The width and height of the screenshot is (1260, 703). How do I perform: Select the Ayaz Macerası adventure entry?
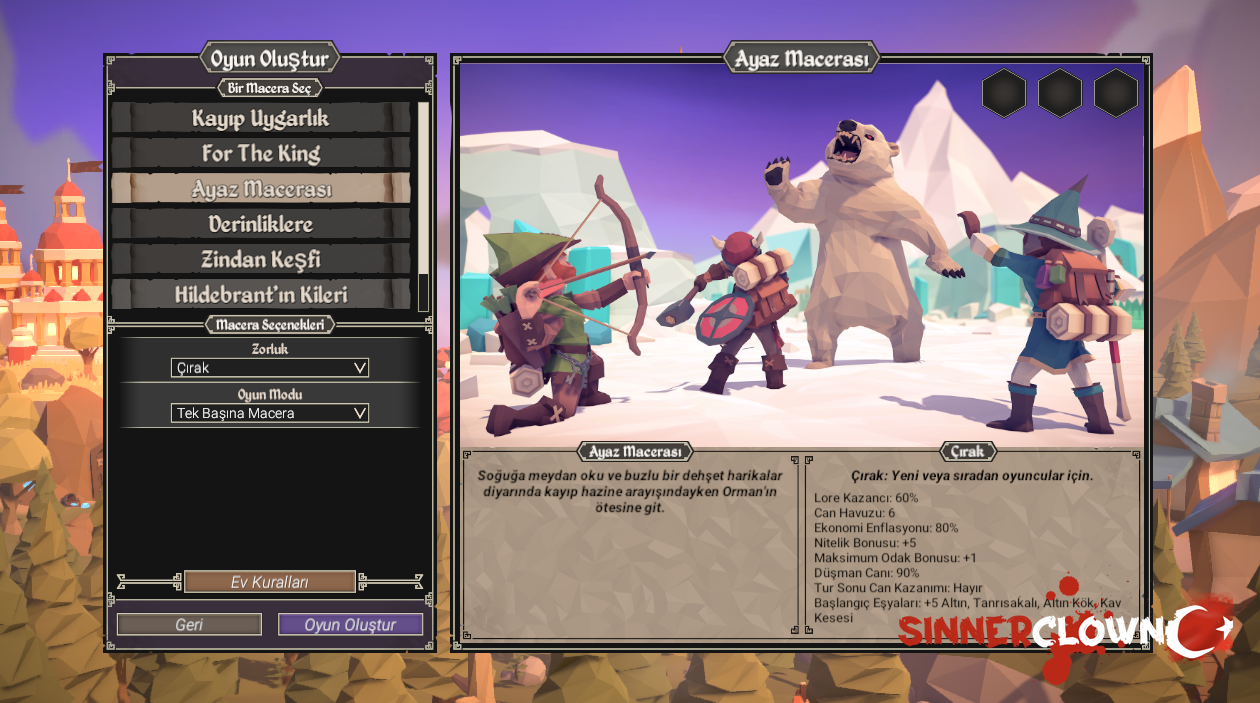260,189
